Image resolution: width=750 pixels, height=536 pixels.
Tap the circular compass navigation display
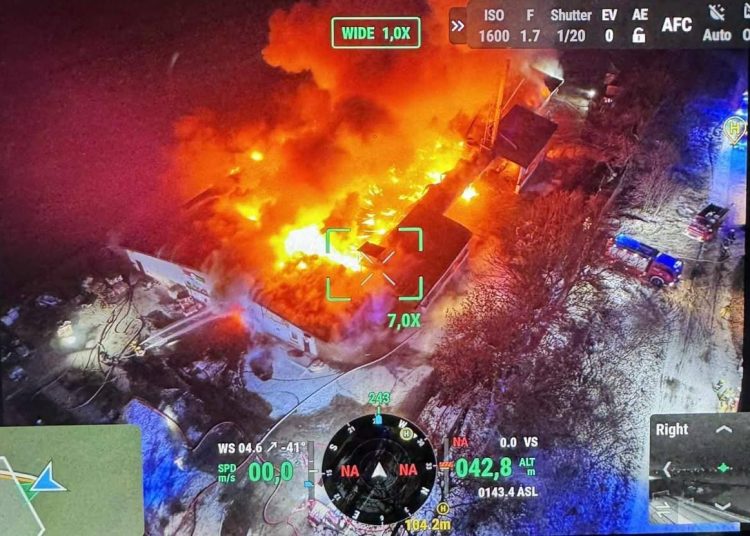[x=378, y=469]
